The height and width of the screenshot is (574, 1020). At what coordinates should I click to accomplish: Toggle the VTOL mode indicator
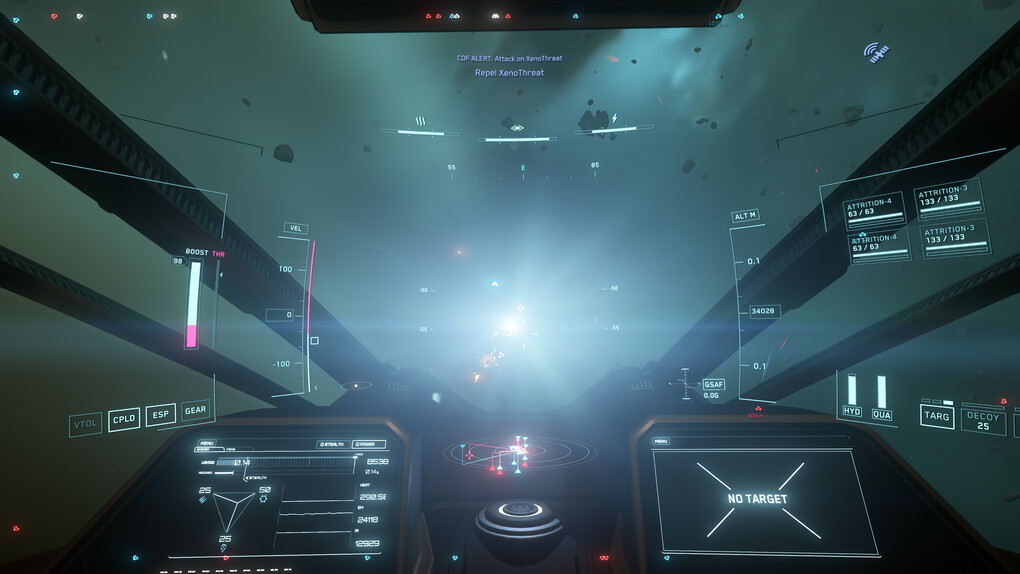point(86,424)
